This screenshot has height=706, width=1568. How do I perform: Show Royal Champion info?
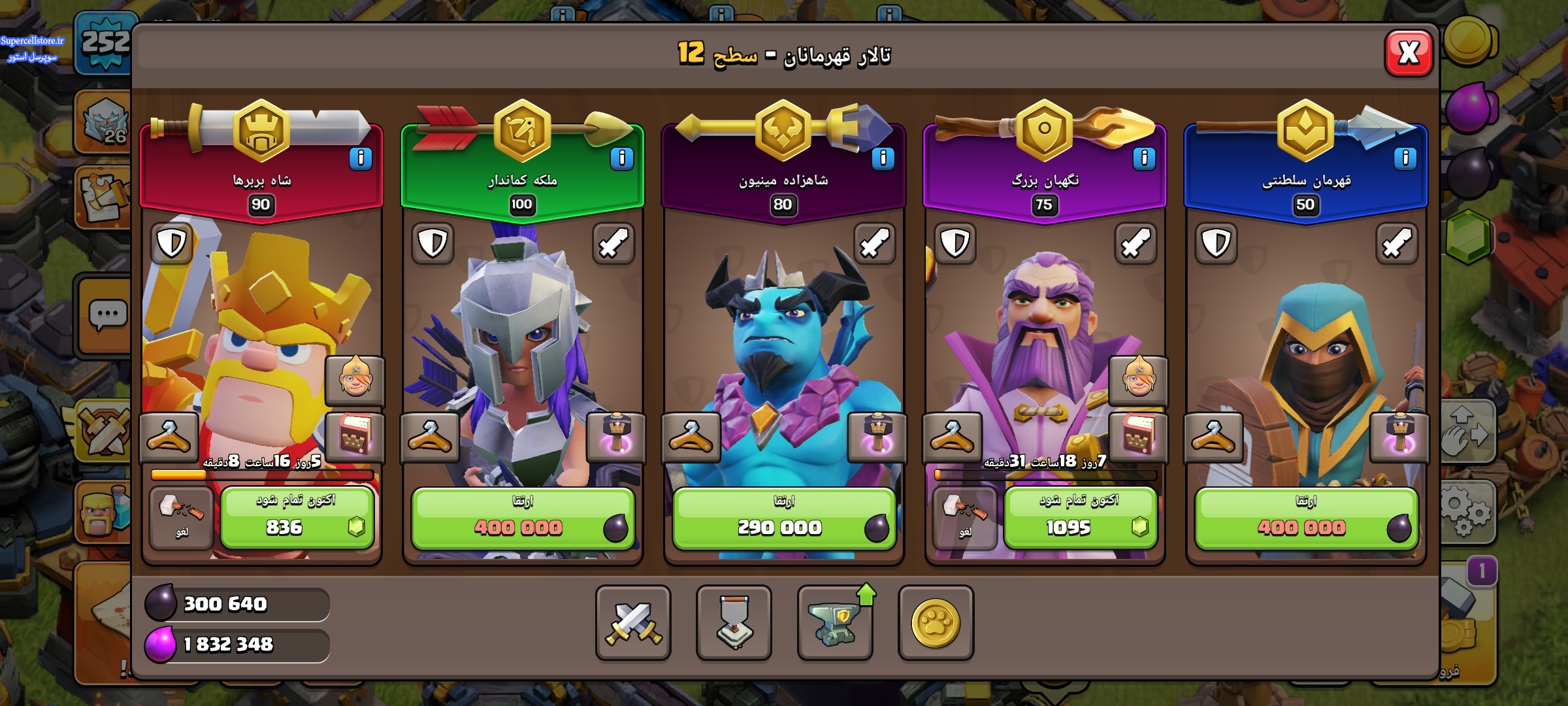1405,158
